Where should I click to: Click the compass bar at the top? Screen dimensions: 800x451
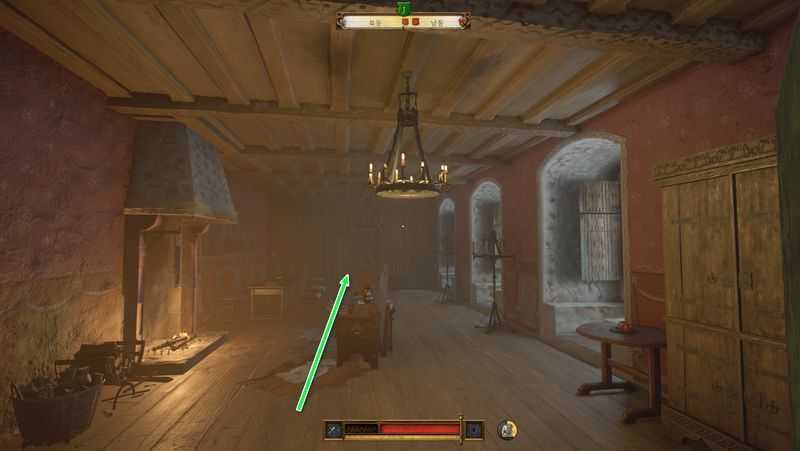(404, 20)
